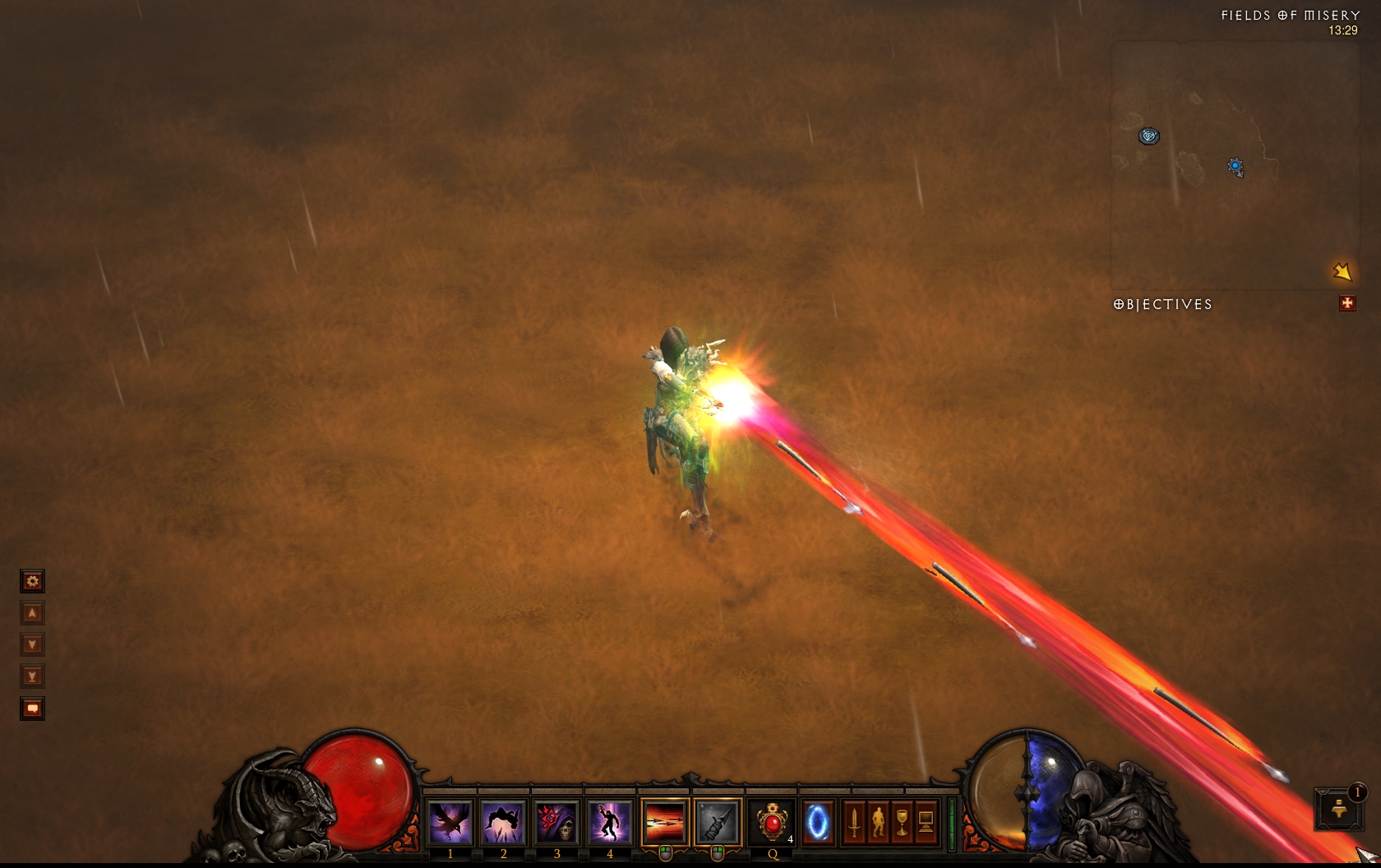
Task: Open the skills menu sword button
Action: [855, 822]
